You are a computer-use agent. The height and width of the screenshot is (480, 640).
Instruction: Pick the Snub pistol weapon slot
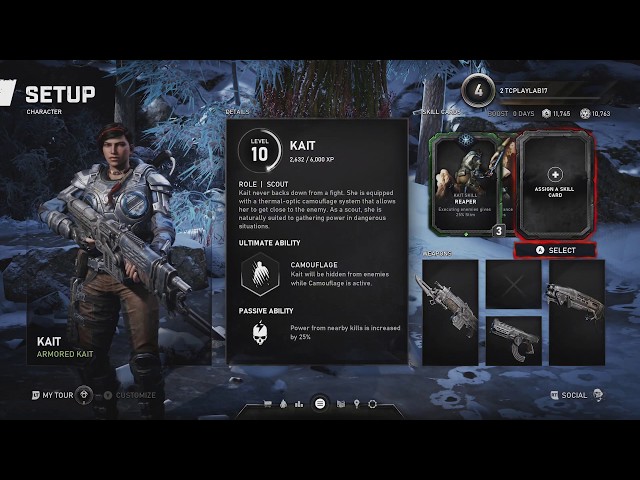point(512,339)
